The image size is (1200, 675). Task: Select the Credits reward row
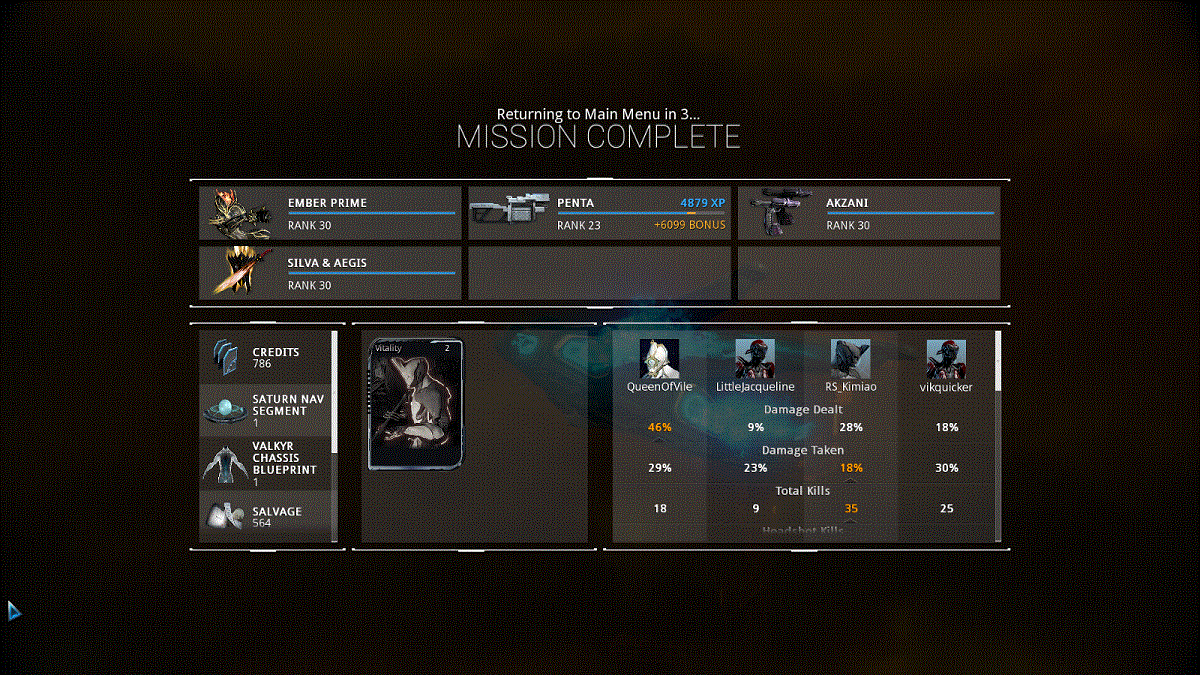click(x=266, y=357)
